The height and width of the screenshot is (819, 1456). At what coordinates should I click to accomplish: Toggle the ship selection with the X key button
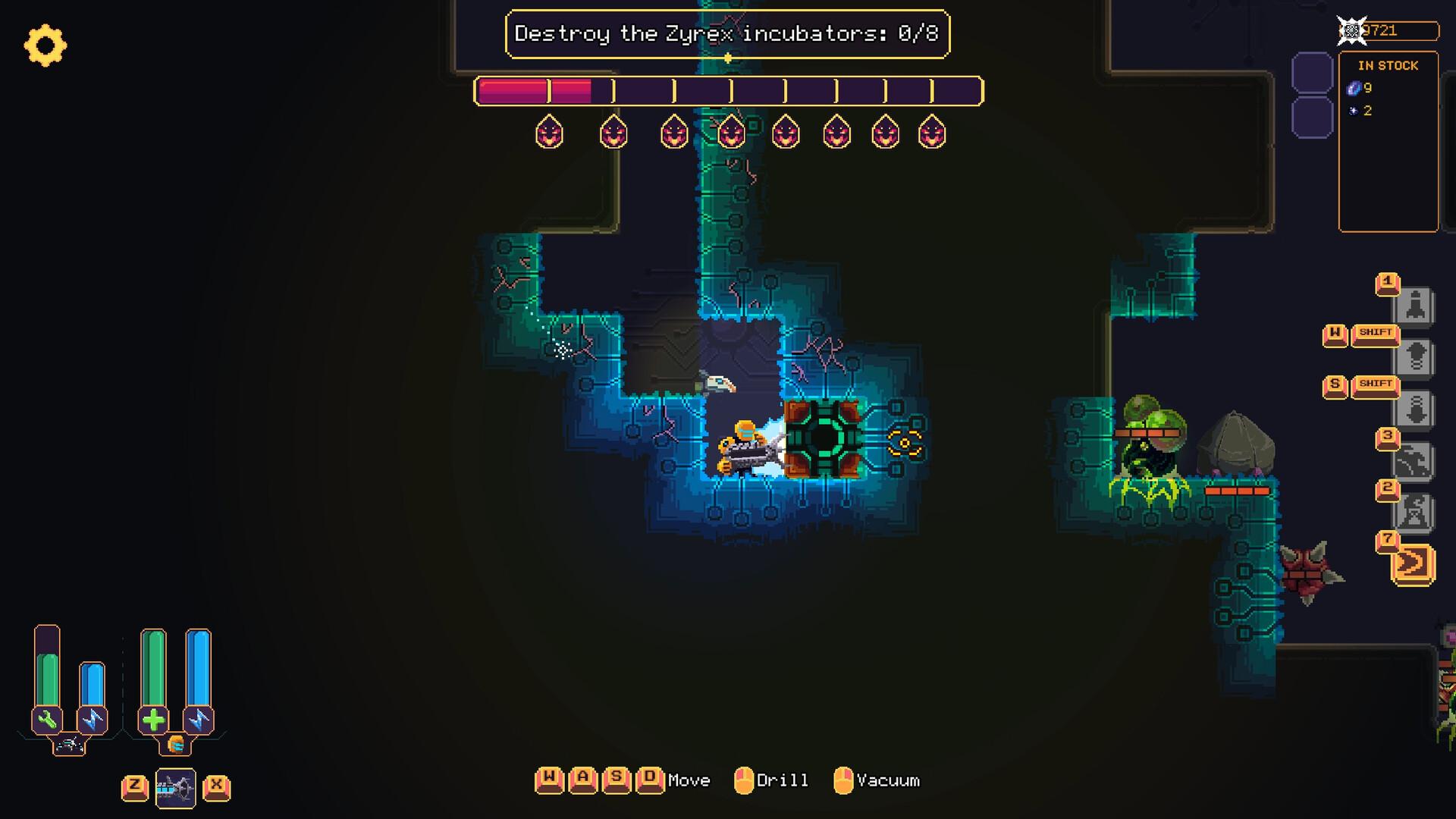click(x=215, y=789)
